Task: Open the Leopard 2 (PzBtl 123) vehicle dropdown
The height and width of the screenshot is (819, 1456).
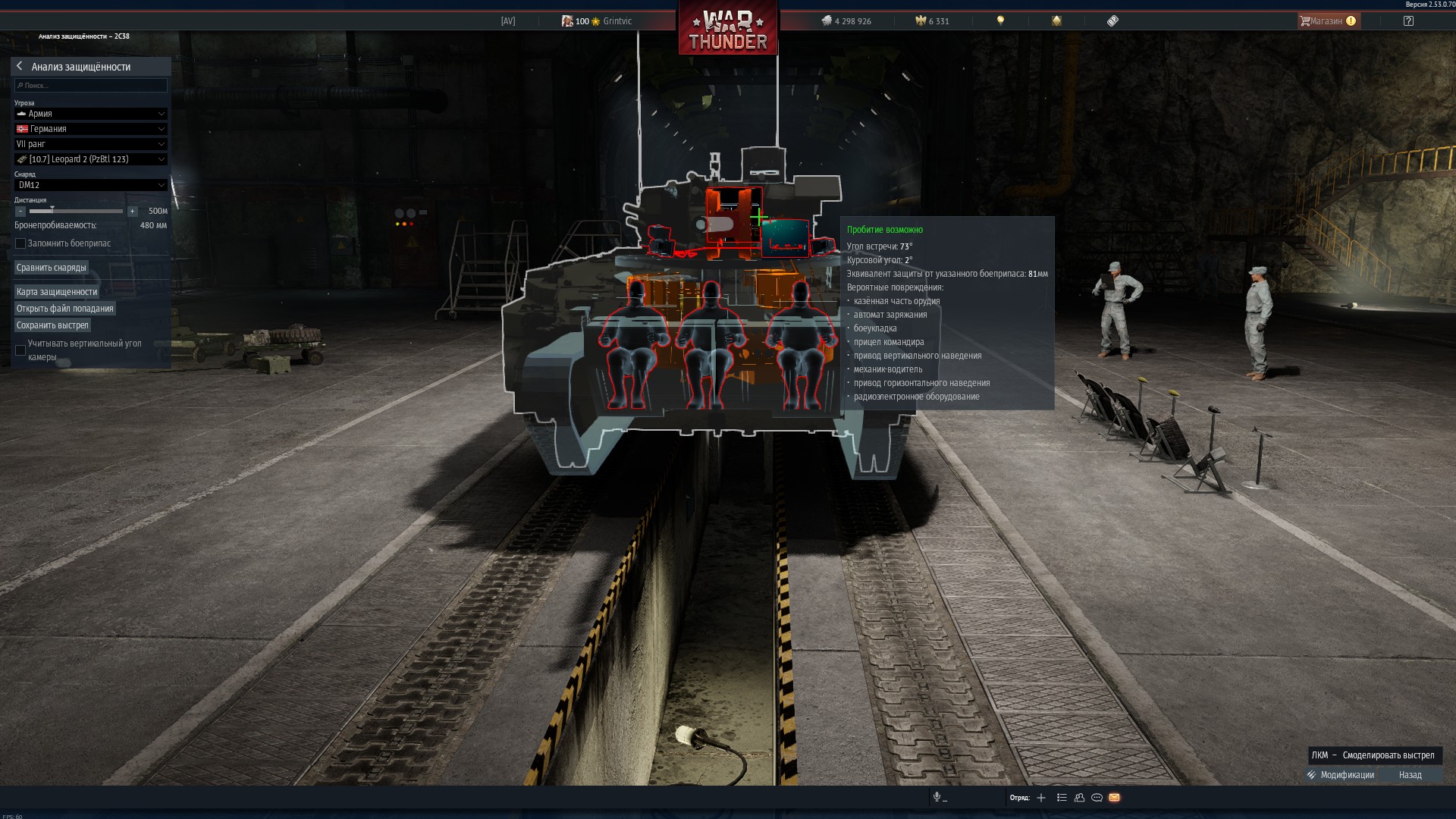Action: (x=90, y=159)
